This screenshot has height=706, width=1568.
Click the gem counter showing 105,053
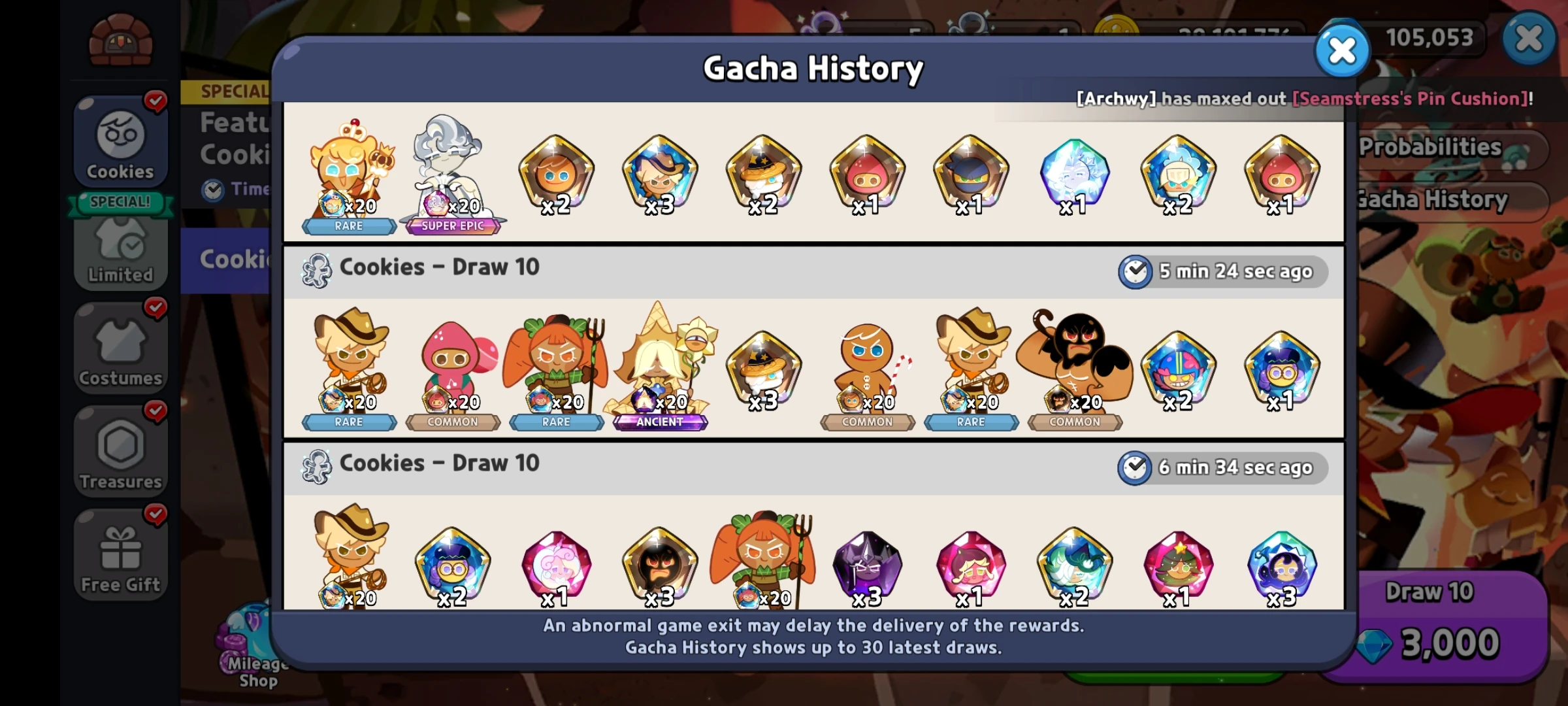click(x=1428, y=37)
